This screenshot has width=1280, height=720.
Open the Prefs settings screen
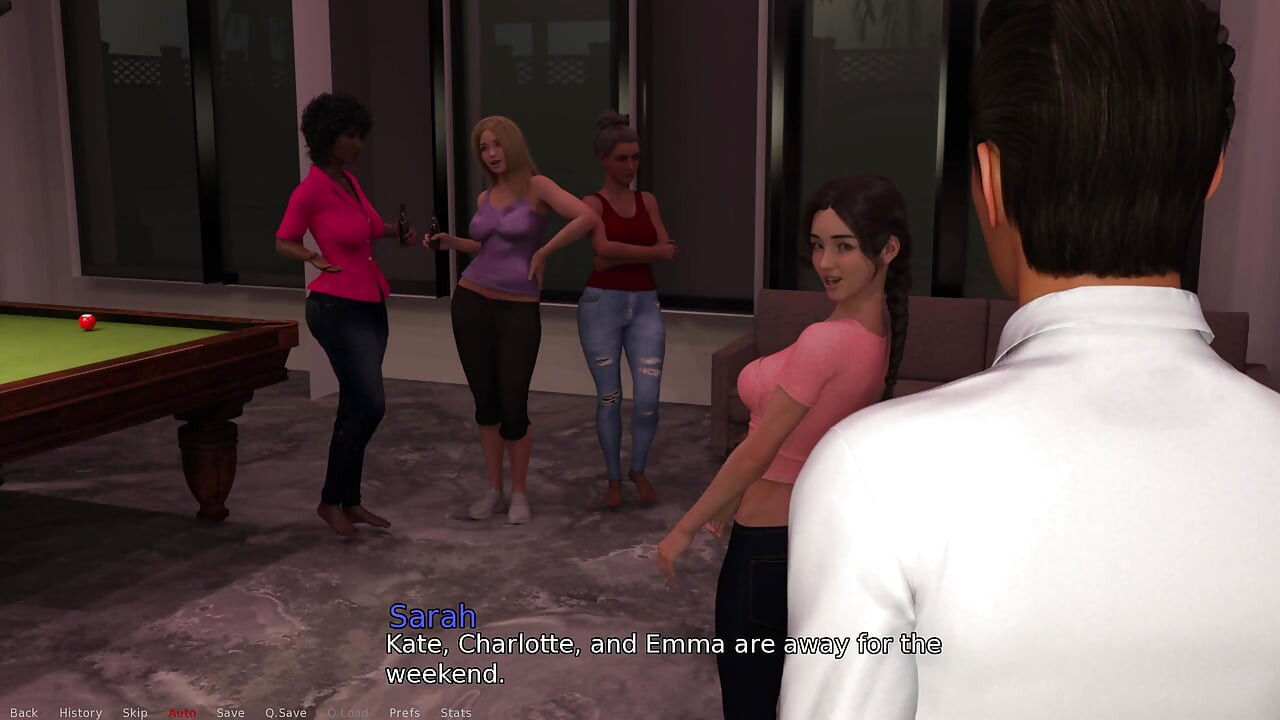pos(404,713)
